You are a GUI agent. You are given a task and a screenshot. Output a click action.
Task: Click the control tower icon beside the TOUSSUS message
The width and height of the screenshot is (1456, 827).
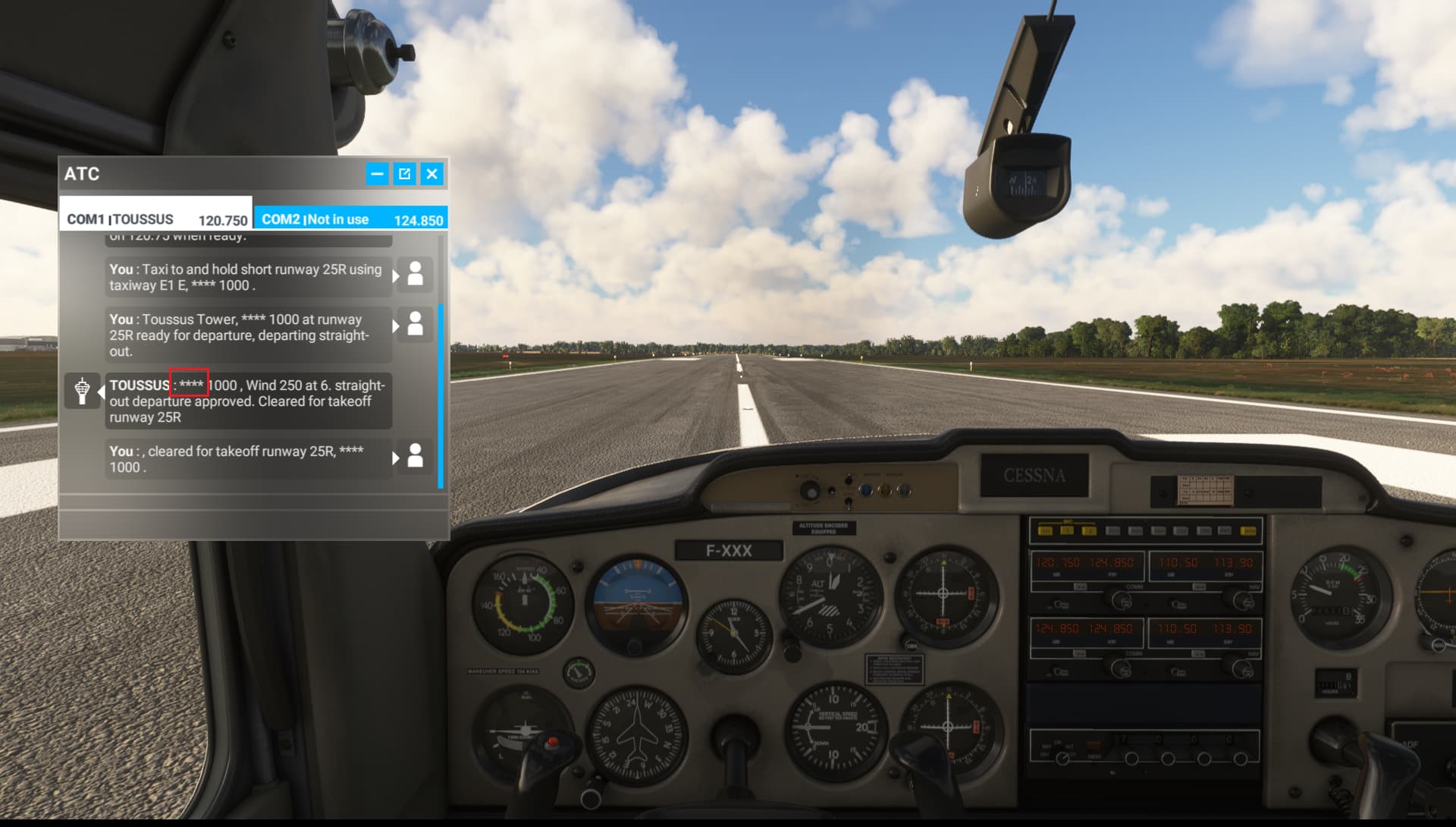coord(81,389)
